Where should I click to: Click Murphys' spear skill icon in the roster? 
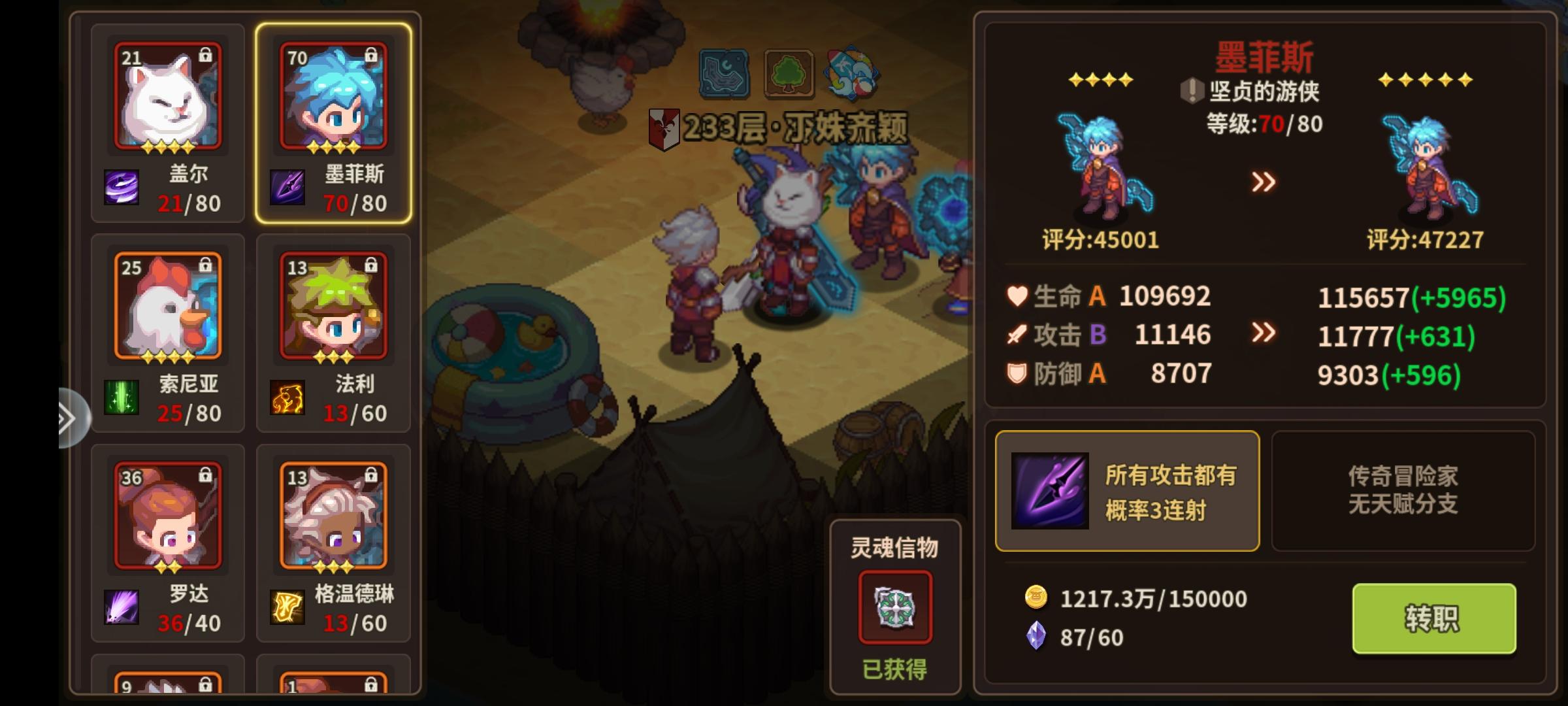coord(287,186)
